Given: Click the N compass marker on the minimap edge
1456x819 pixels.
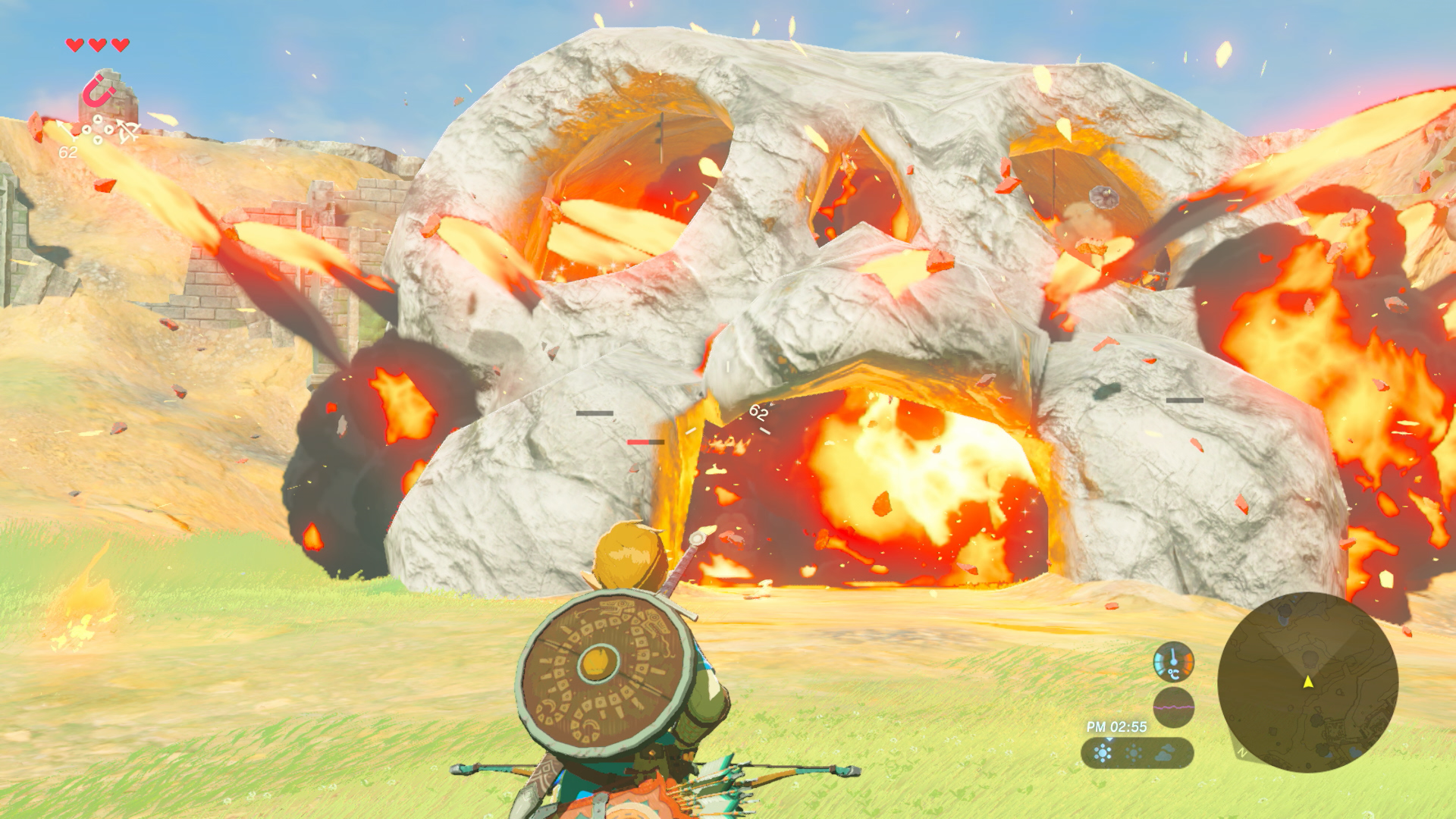Looking at the screenshot, I should 1241,753.
